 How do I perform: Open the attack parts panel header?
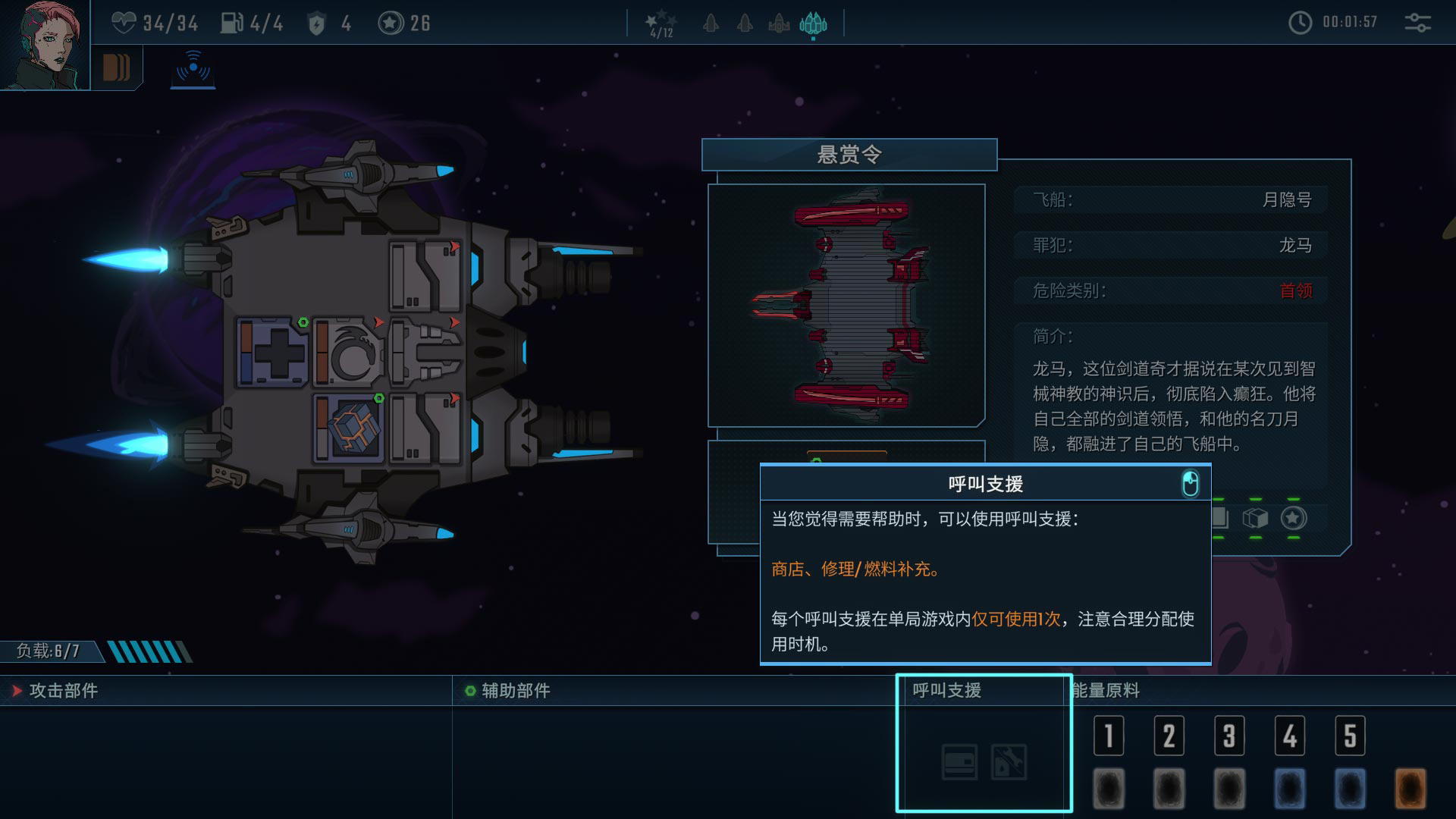pyautogui.click(x=64, y=691)
